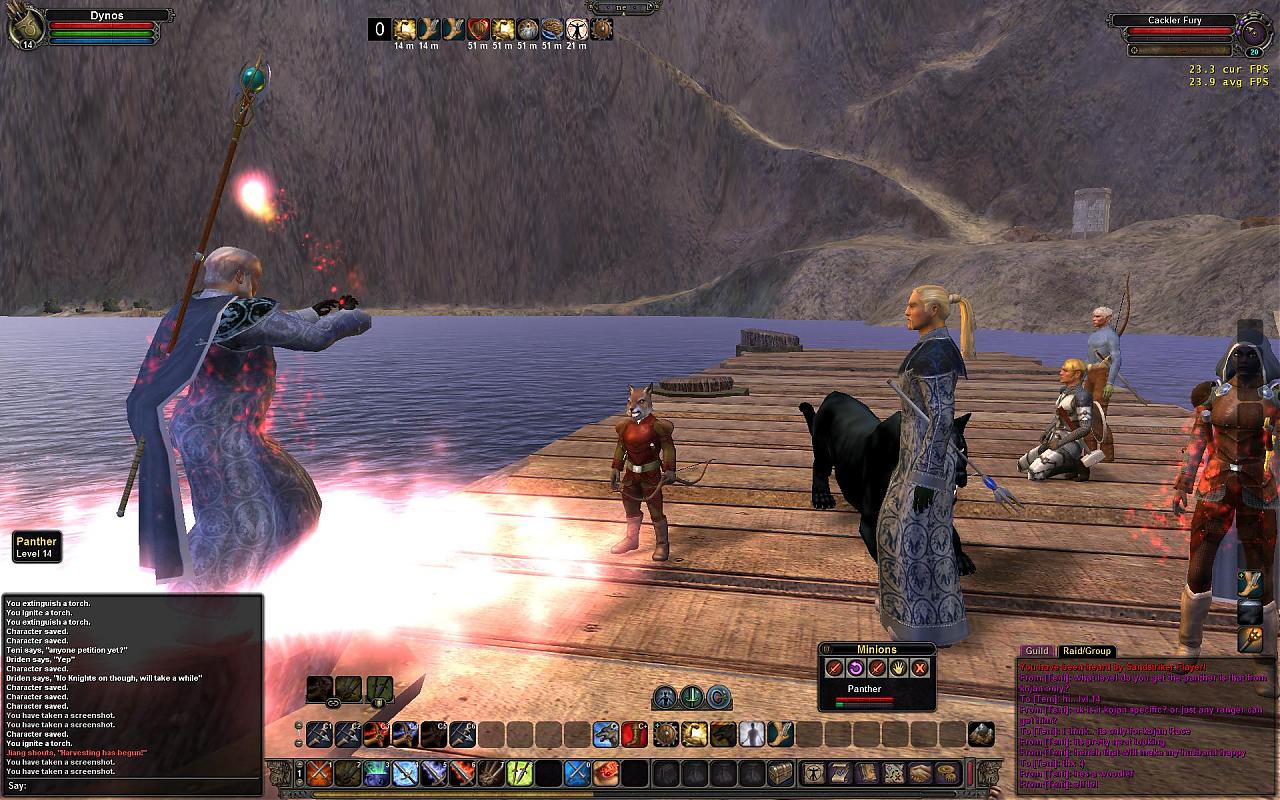Select the red heart buff icon
The width and height of the screenshot is (1280, 800).
tap(478, 30)
